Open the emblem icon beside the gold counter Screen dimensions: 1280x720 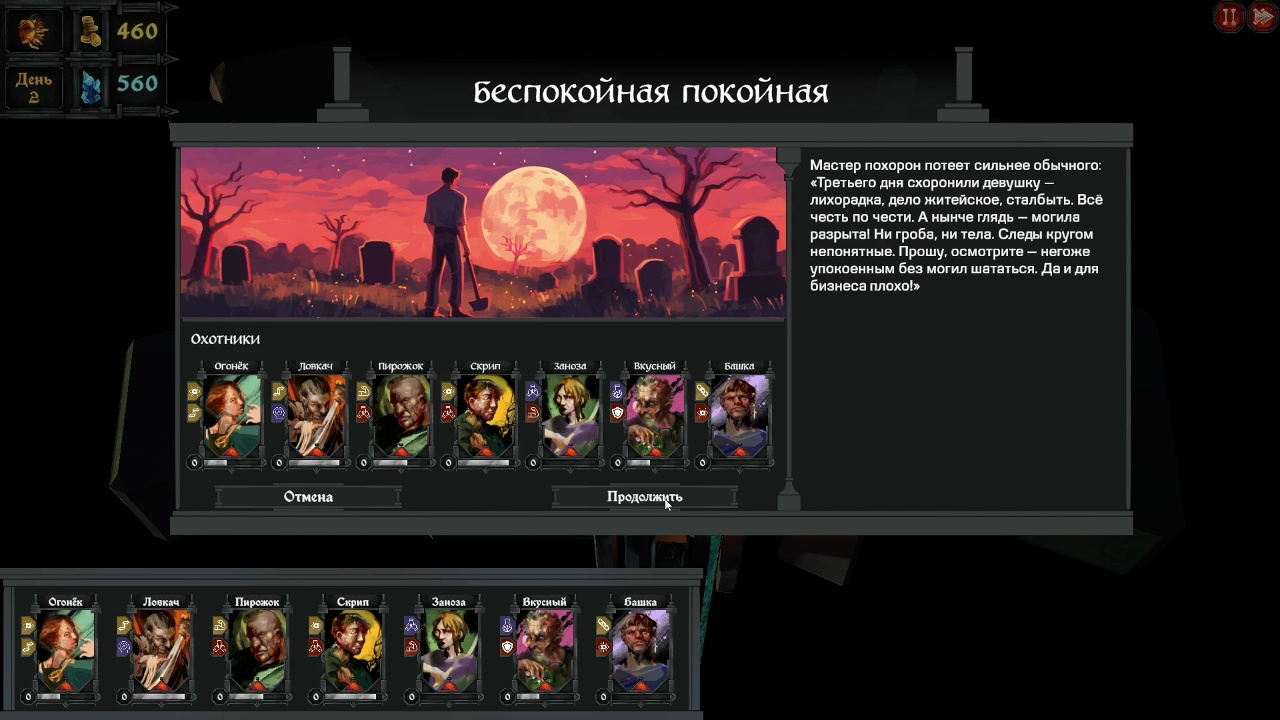tap(34, 32)
